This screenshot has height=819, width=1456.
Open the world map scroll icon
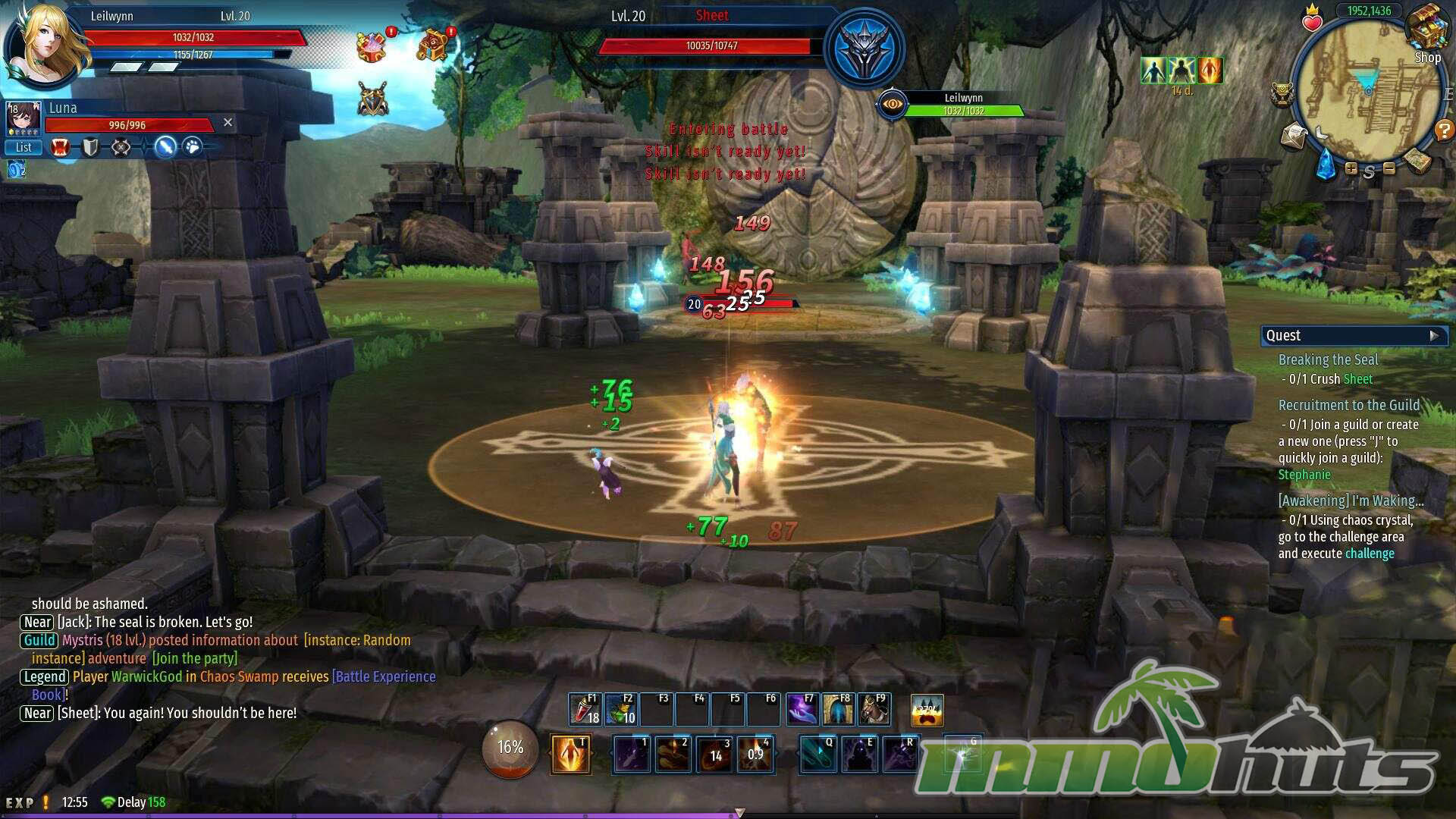point(1416,160)
